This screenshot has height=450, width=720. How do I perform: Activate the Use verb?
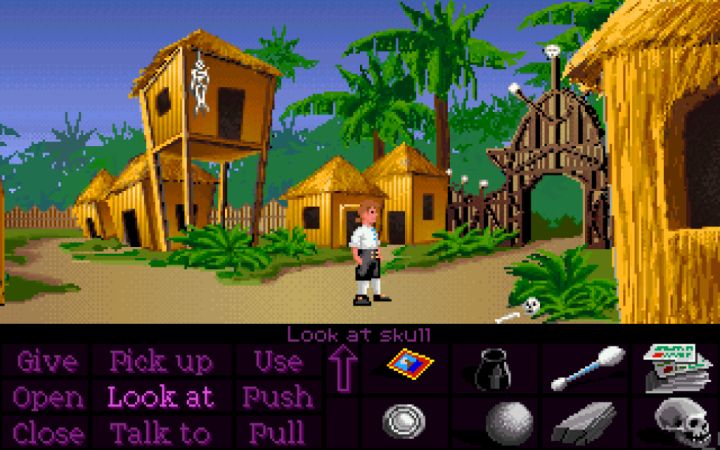[278, 361]
